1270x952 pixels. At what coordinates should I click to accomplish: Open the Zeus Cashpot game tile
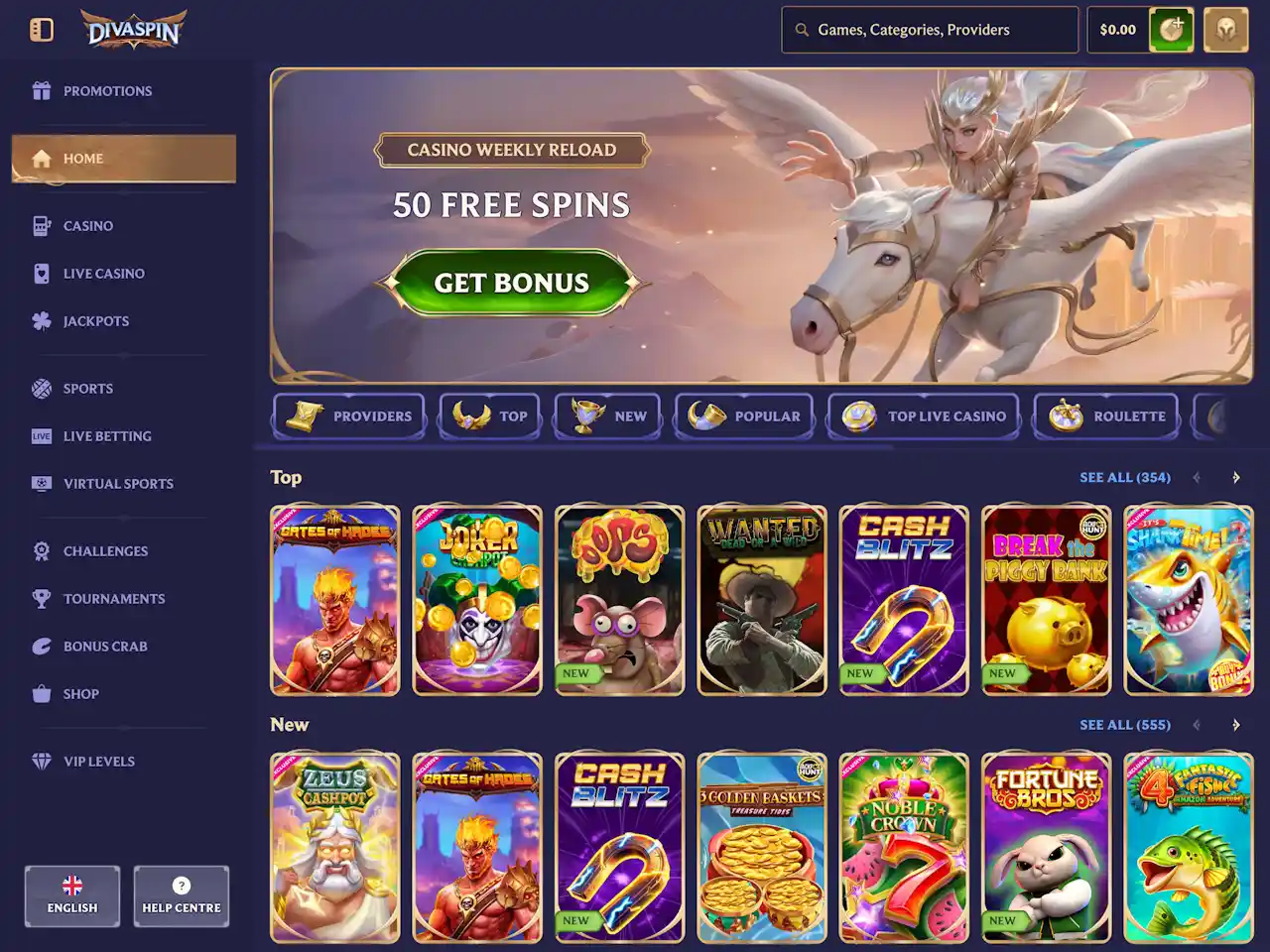[x=335, y=847]
